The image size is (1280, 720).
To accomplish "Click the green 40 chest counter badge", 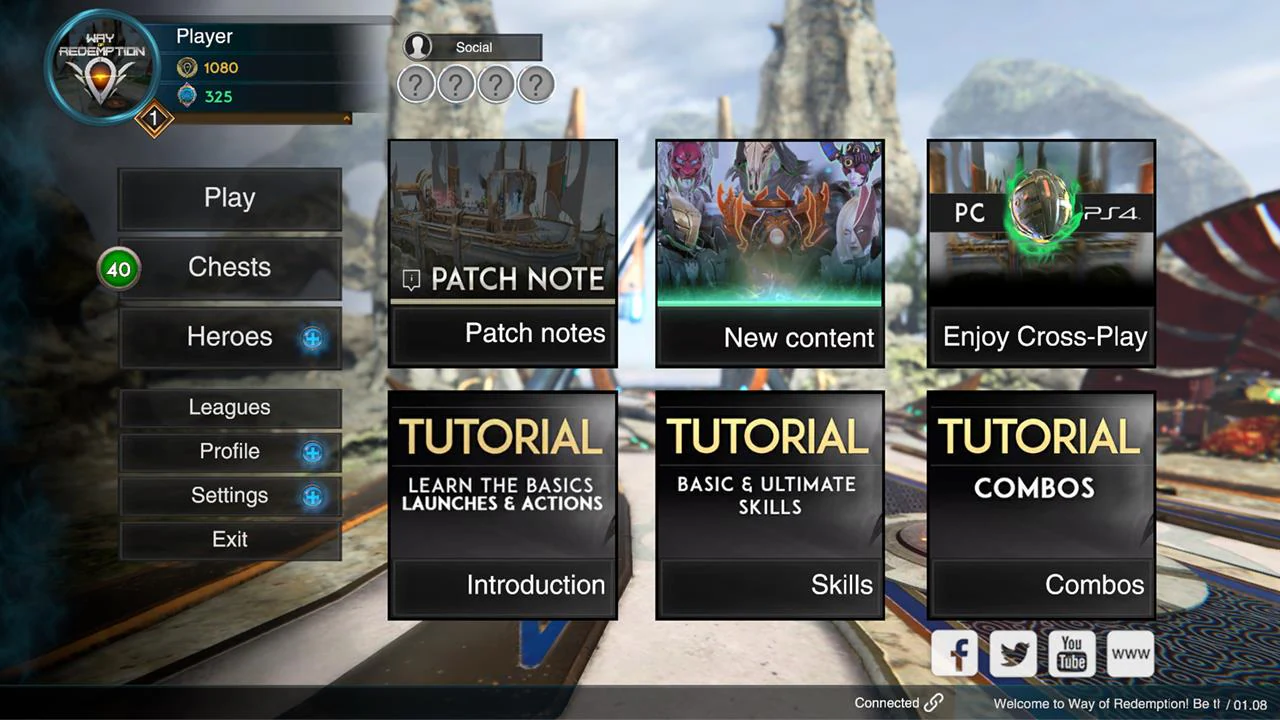I will [119, 268].
